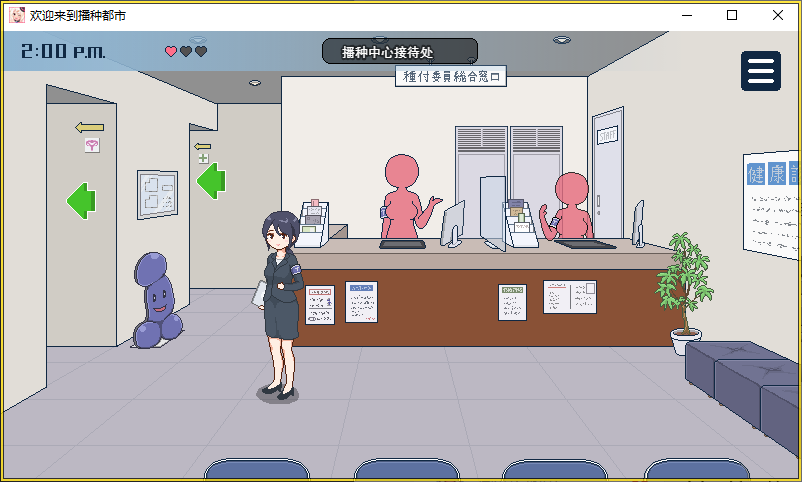Follow the green arrow beside the green cross sign

(x=210, y=181)
